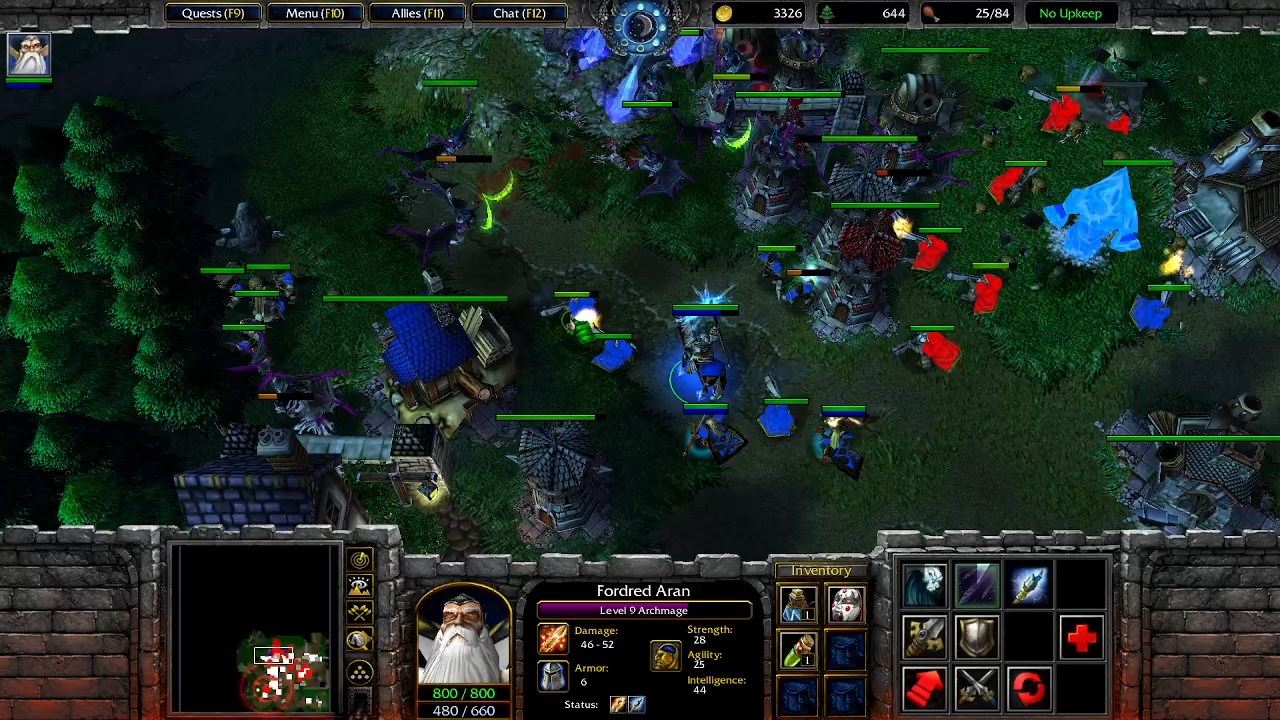Toggle minimap terrain display button
Viewport: 1280px width, 720px height.
coord(360,586)
